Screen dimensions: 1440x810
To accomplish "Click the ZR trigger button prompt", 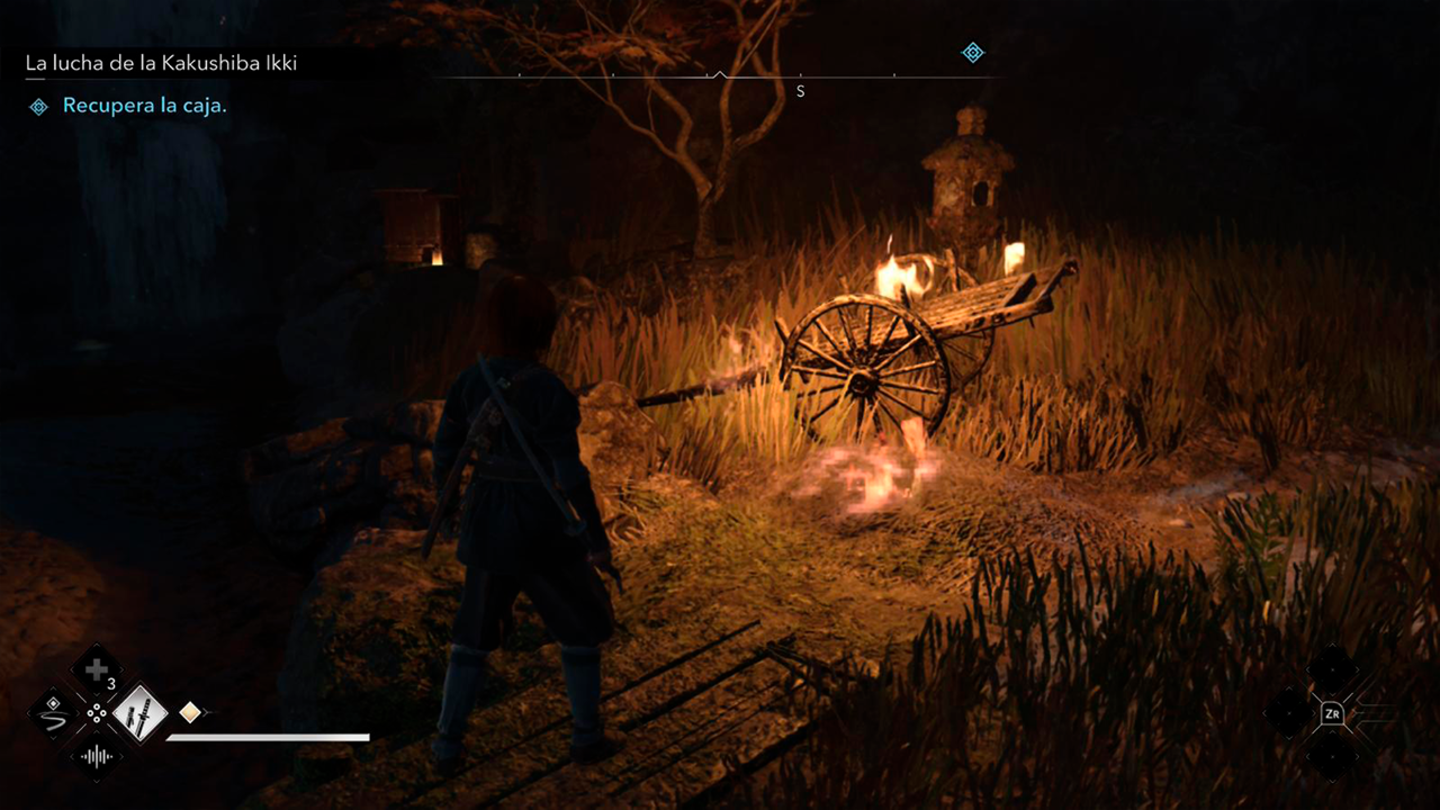I will (1333, 713).
